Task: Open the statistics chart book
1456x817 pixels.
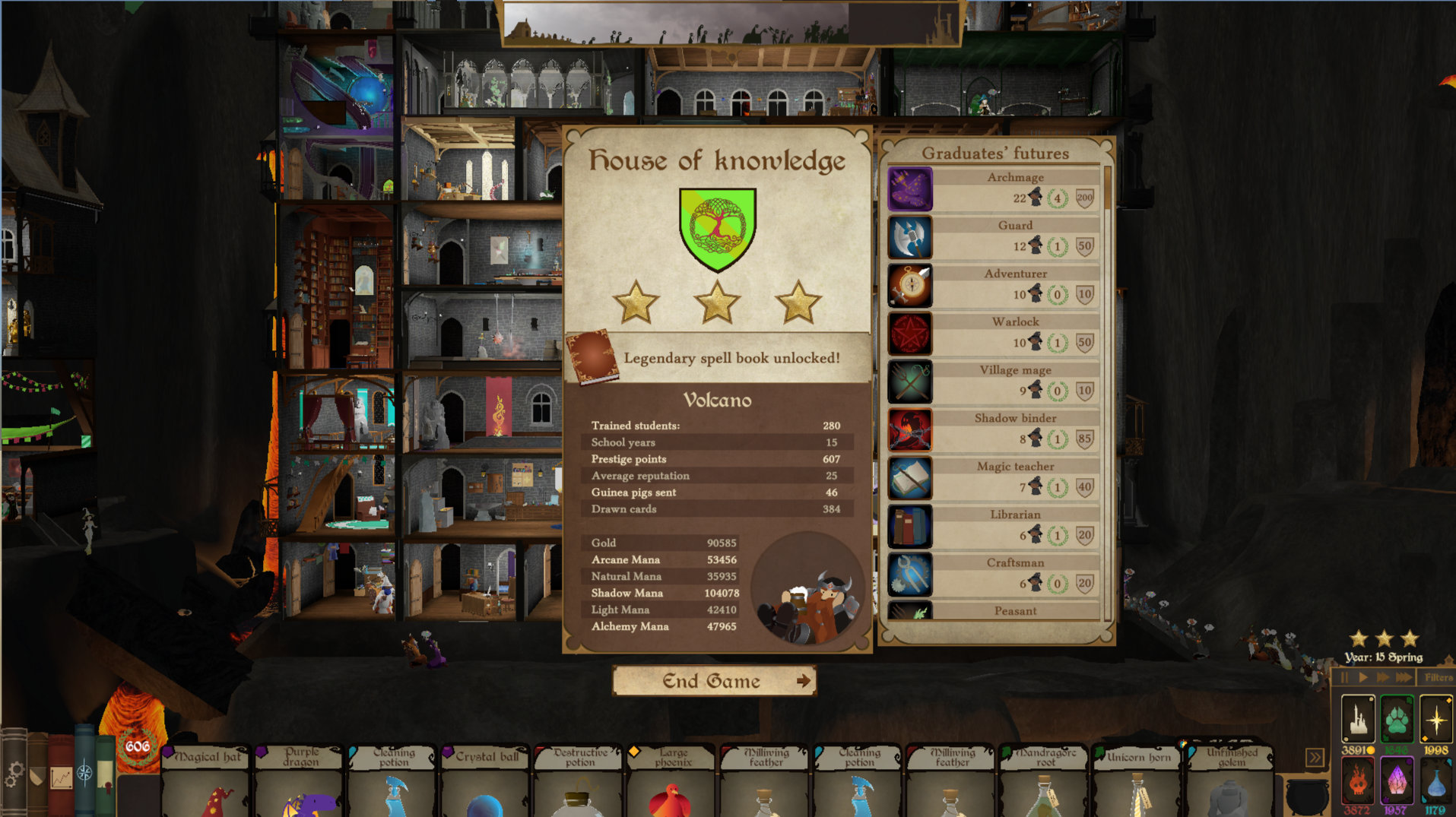Action: tap(60, 777)
